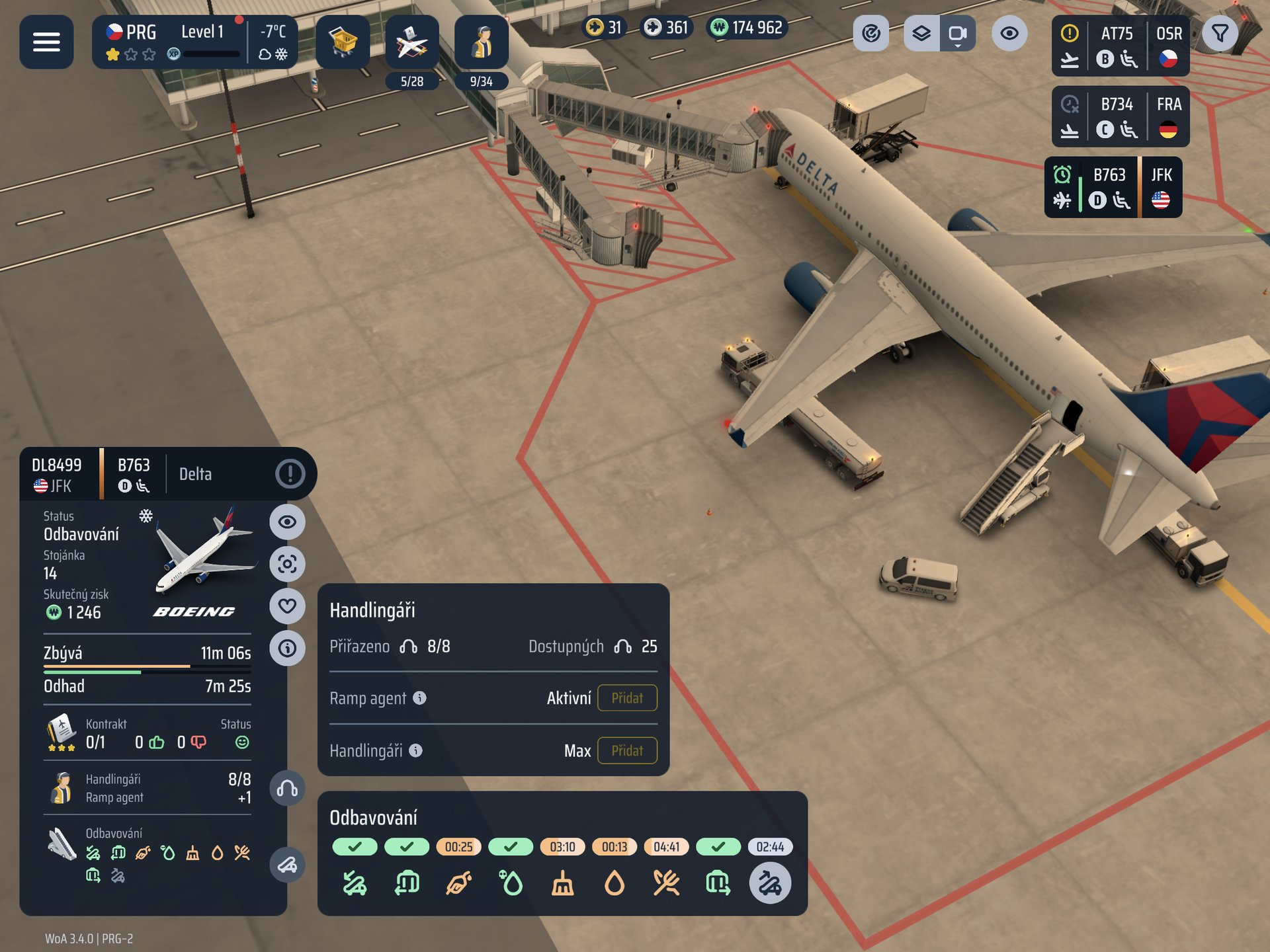This screenshot has height=952, width=1270.
Task: Click the radar view button
Action: pyautogui.click(x=871, y=33)
